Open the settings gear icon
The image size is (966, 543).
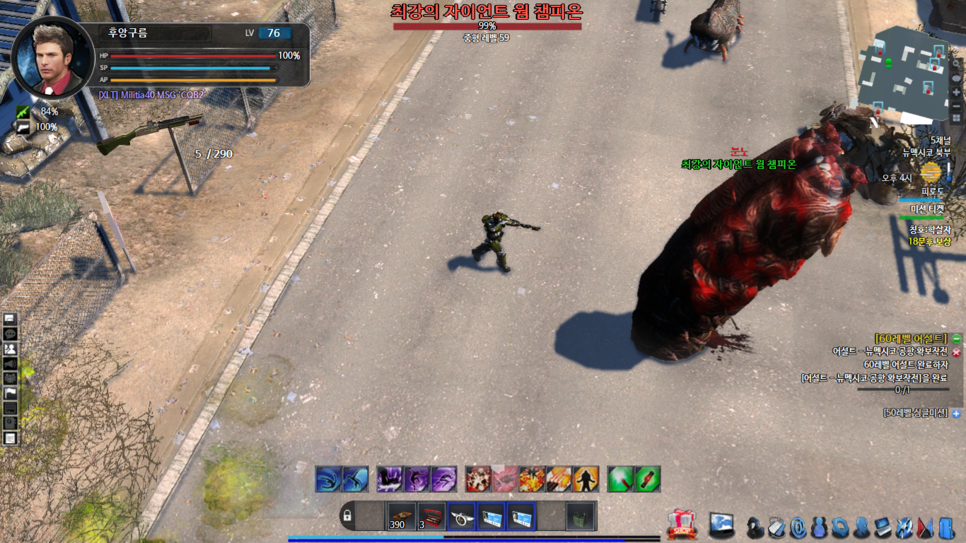(839, 526)
